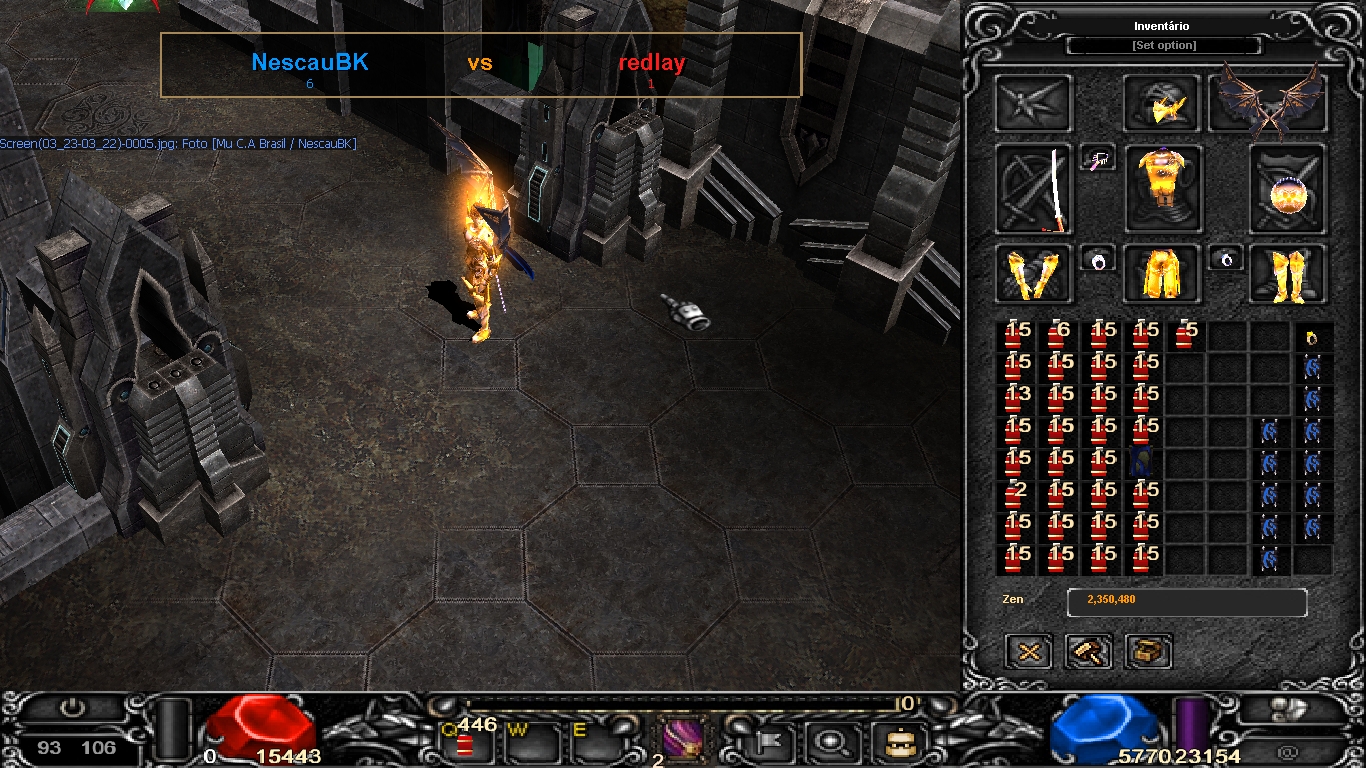Select the equipped katana weapon slot
This screenshot has height=768, width=1366.
[1034, 189]
